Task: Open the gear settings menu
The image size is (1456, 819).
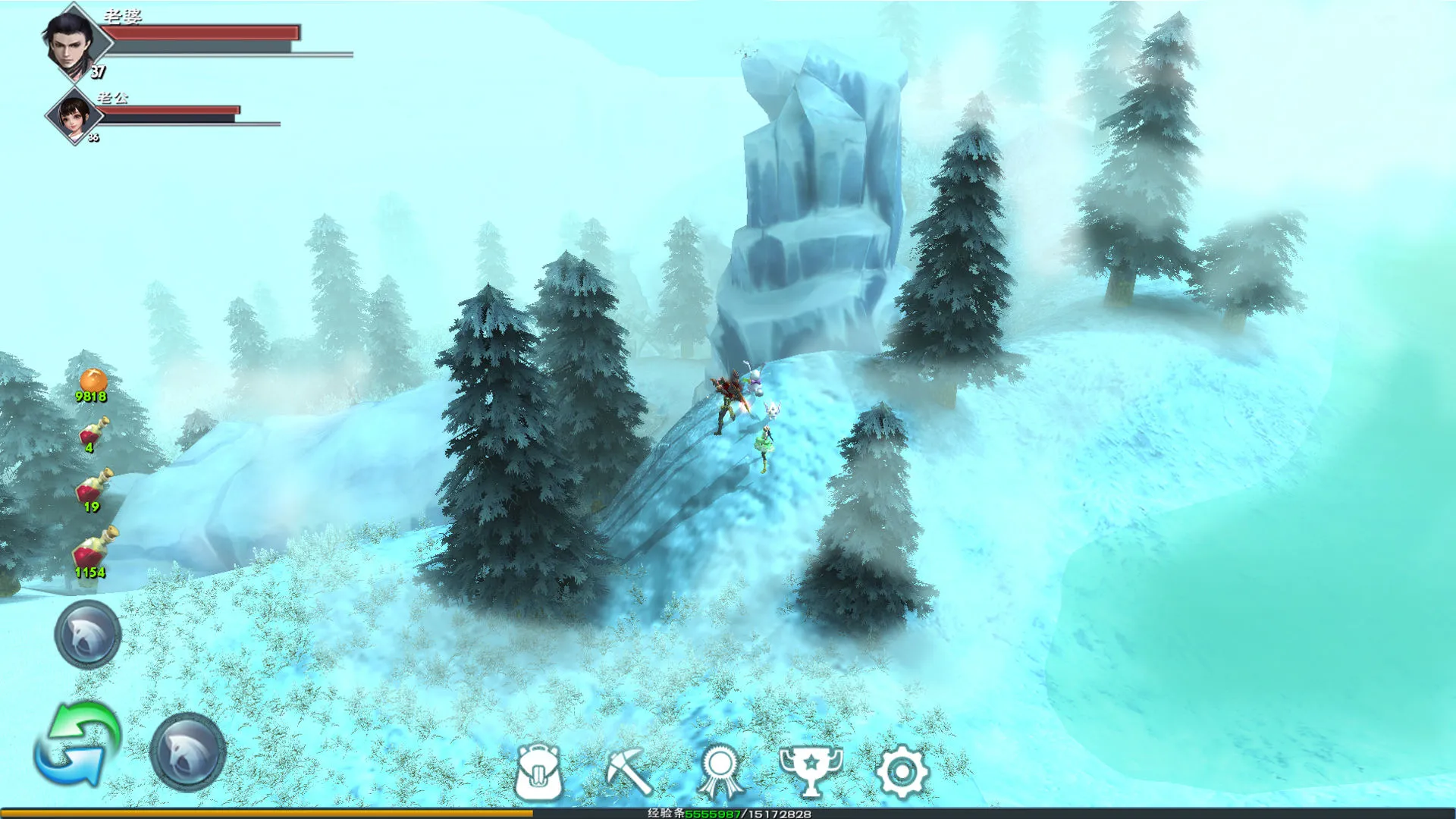Action: point(902,772)
